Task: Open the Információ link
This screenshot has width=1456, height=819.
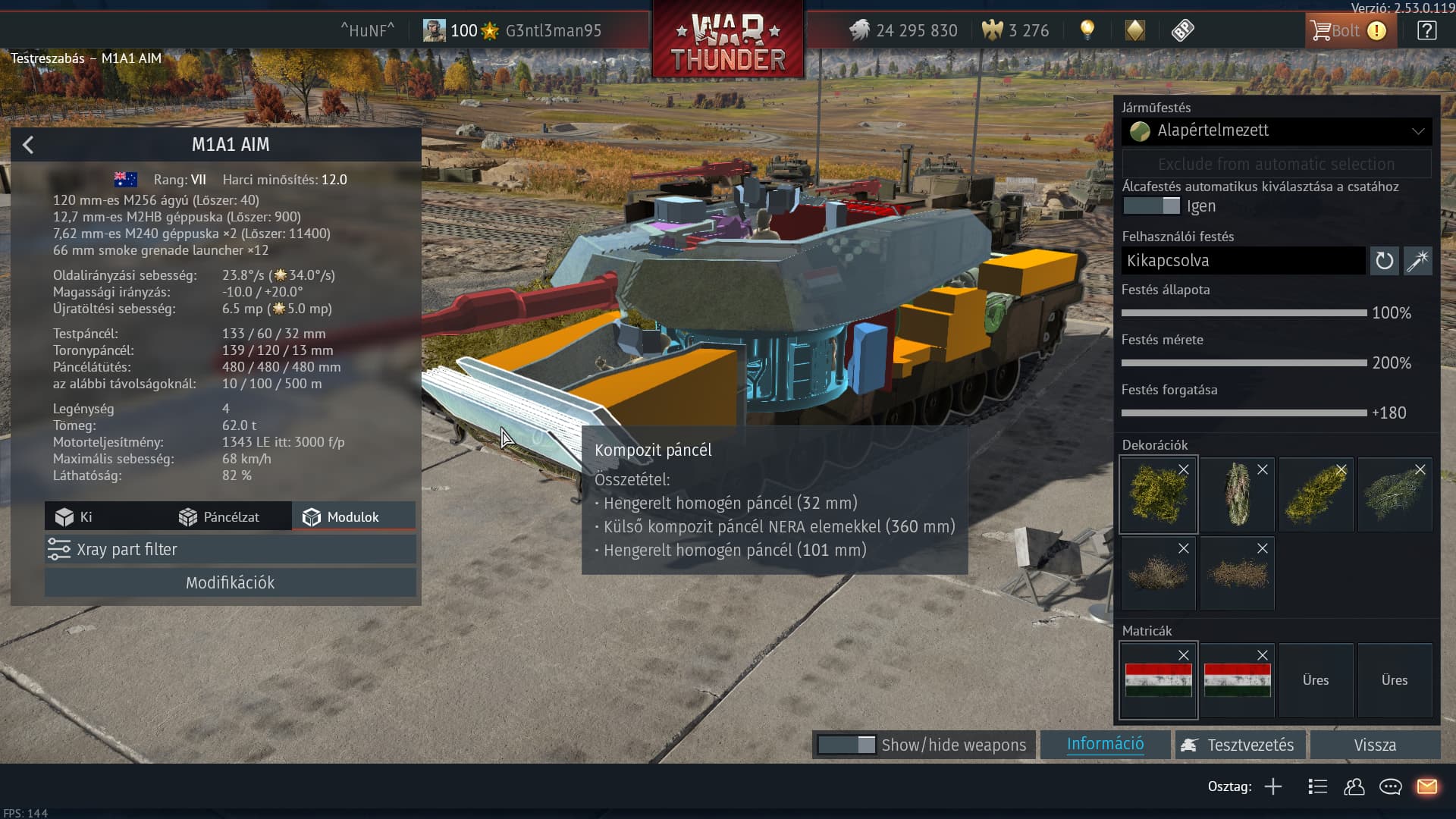Action: [x=1105, y=745]
